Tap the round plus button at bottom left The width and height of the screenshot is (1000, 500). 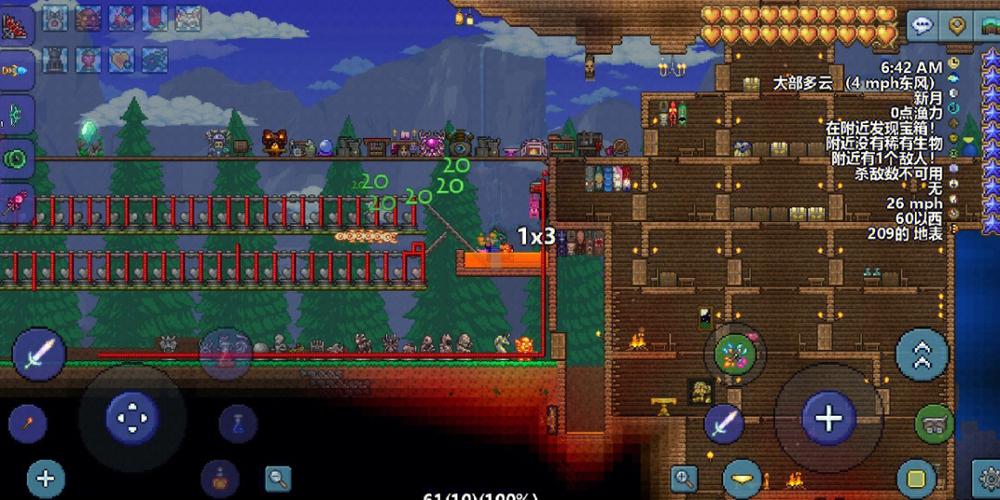pos(45,478)
